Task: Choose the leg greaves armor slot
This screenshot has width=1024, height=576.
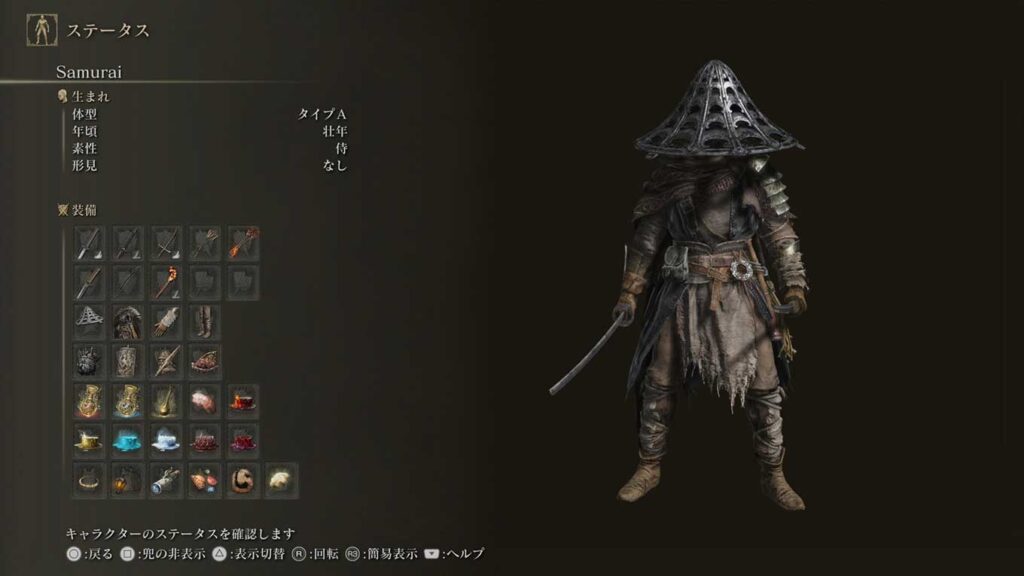Action: coord(205,321)
